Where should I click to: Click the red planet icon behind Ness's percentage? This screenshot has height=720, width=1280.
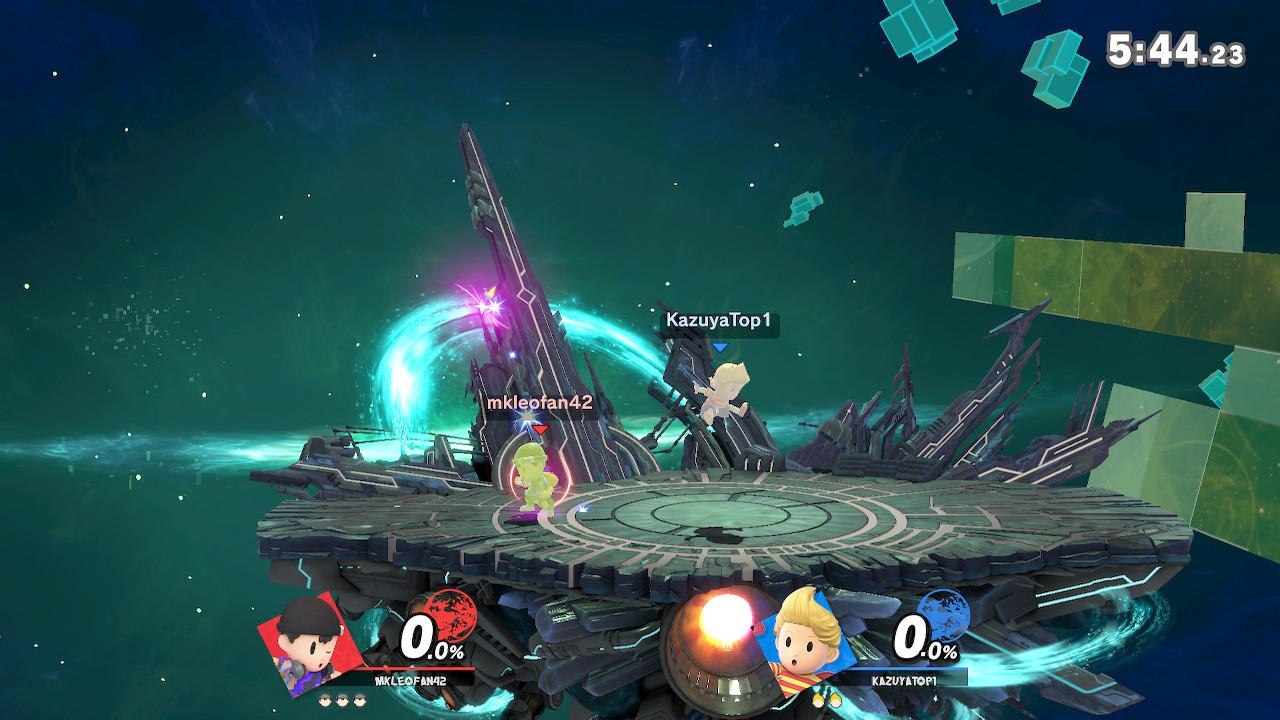tap(449, 616)
